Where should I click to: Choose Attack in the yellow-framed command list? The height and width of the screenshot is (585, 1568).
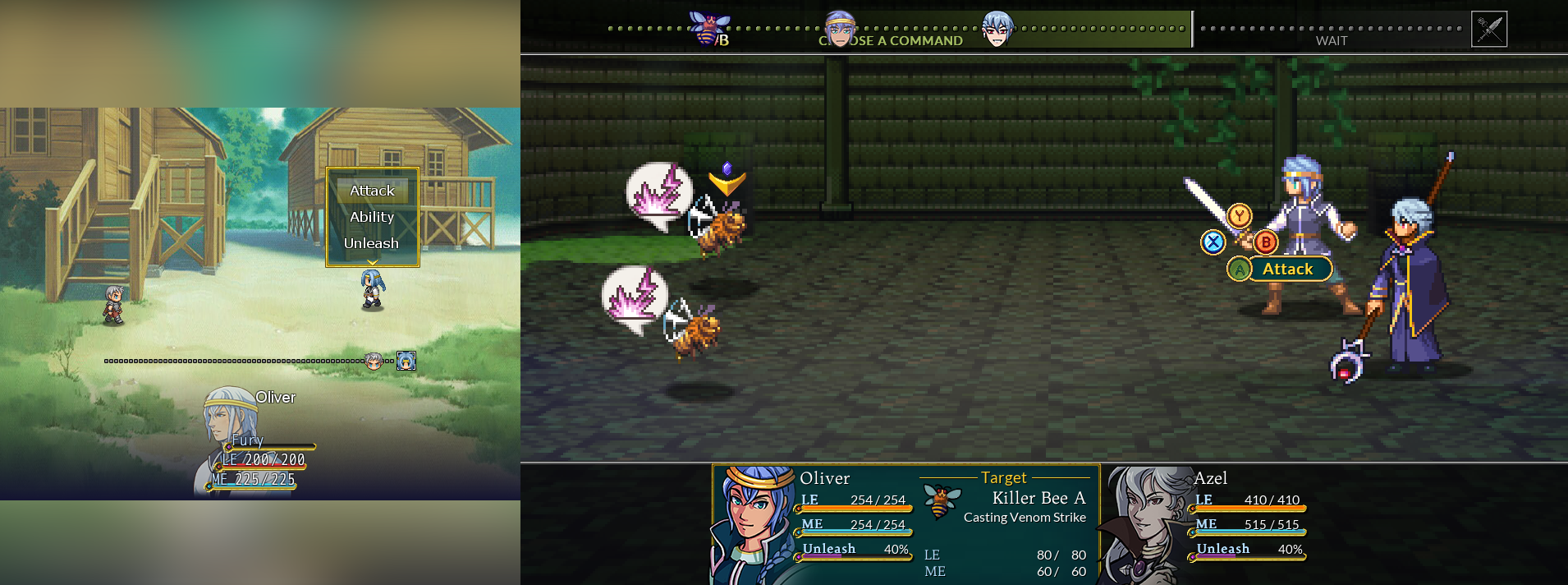[x=372, y=191]
